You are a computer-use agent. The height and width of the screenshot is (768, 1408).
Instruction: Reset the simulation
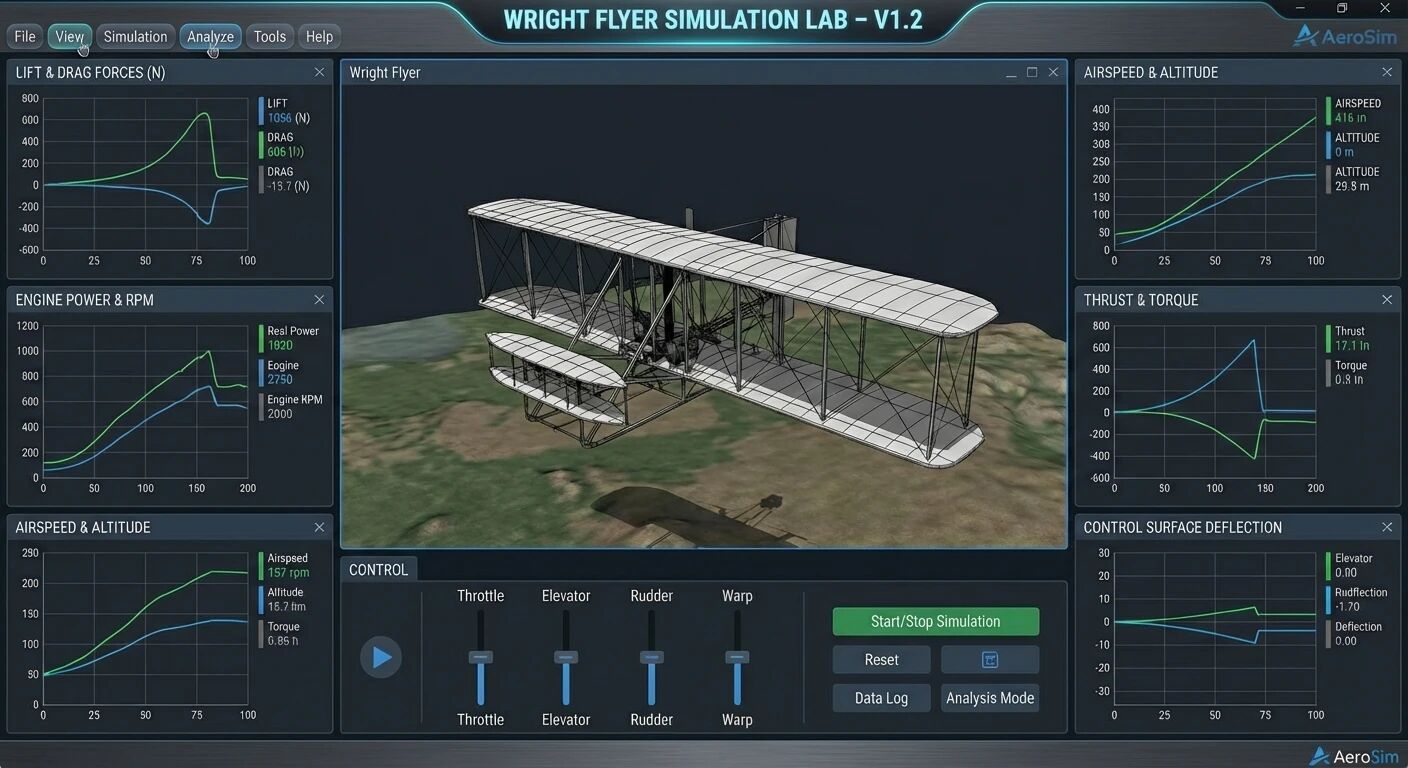(881, 660)
